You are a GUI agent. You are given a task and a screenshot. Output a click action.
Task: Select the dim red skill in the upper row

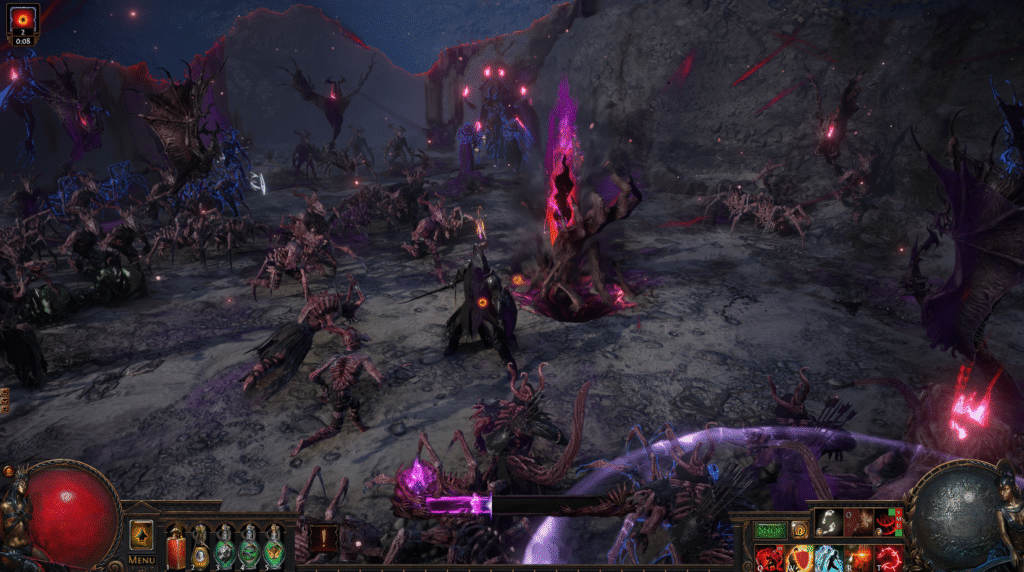(858, 522)
